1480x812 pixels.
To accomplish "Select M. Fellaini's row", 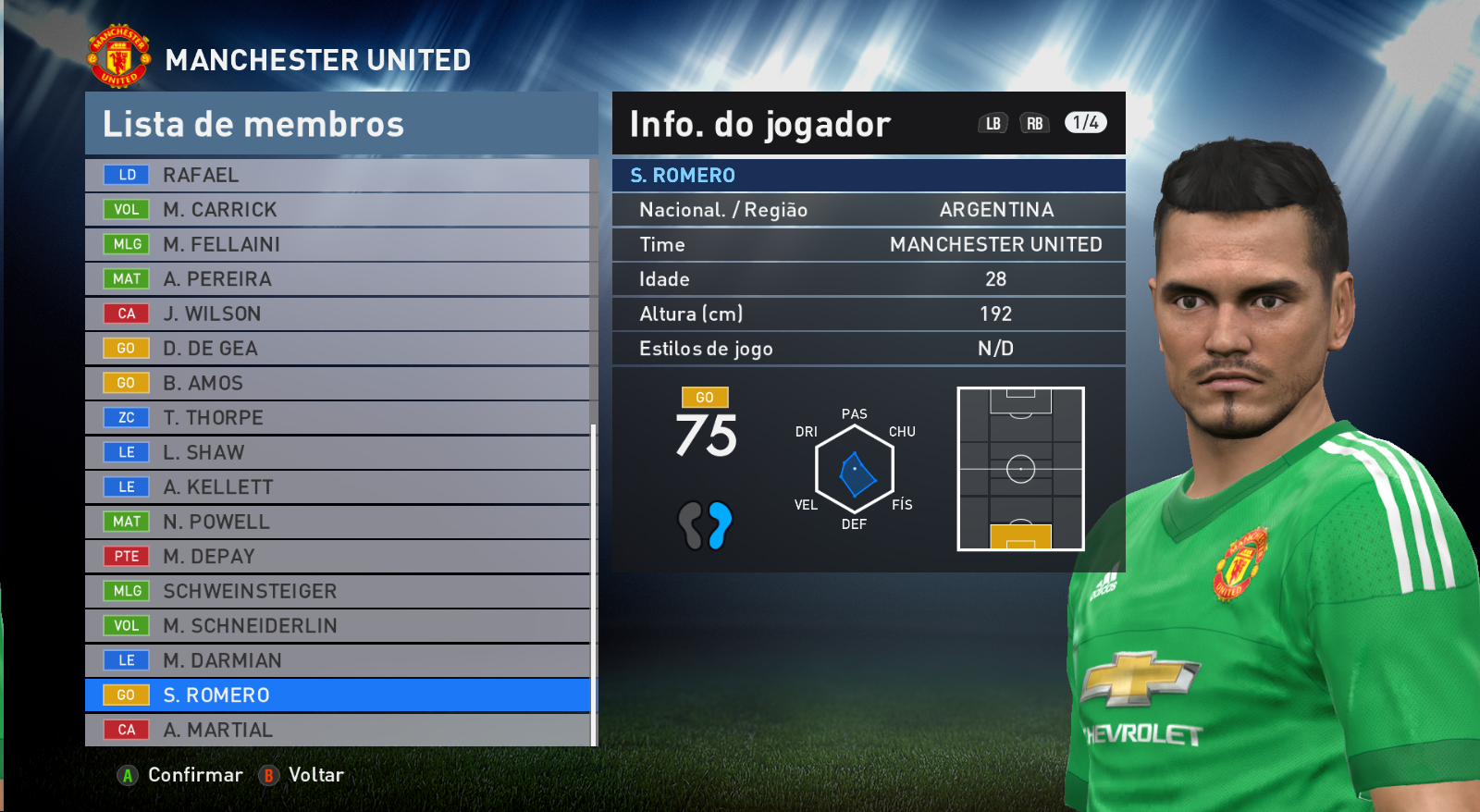I will 338,244.
